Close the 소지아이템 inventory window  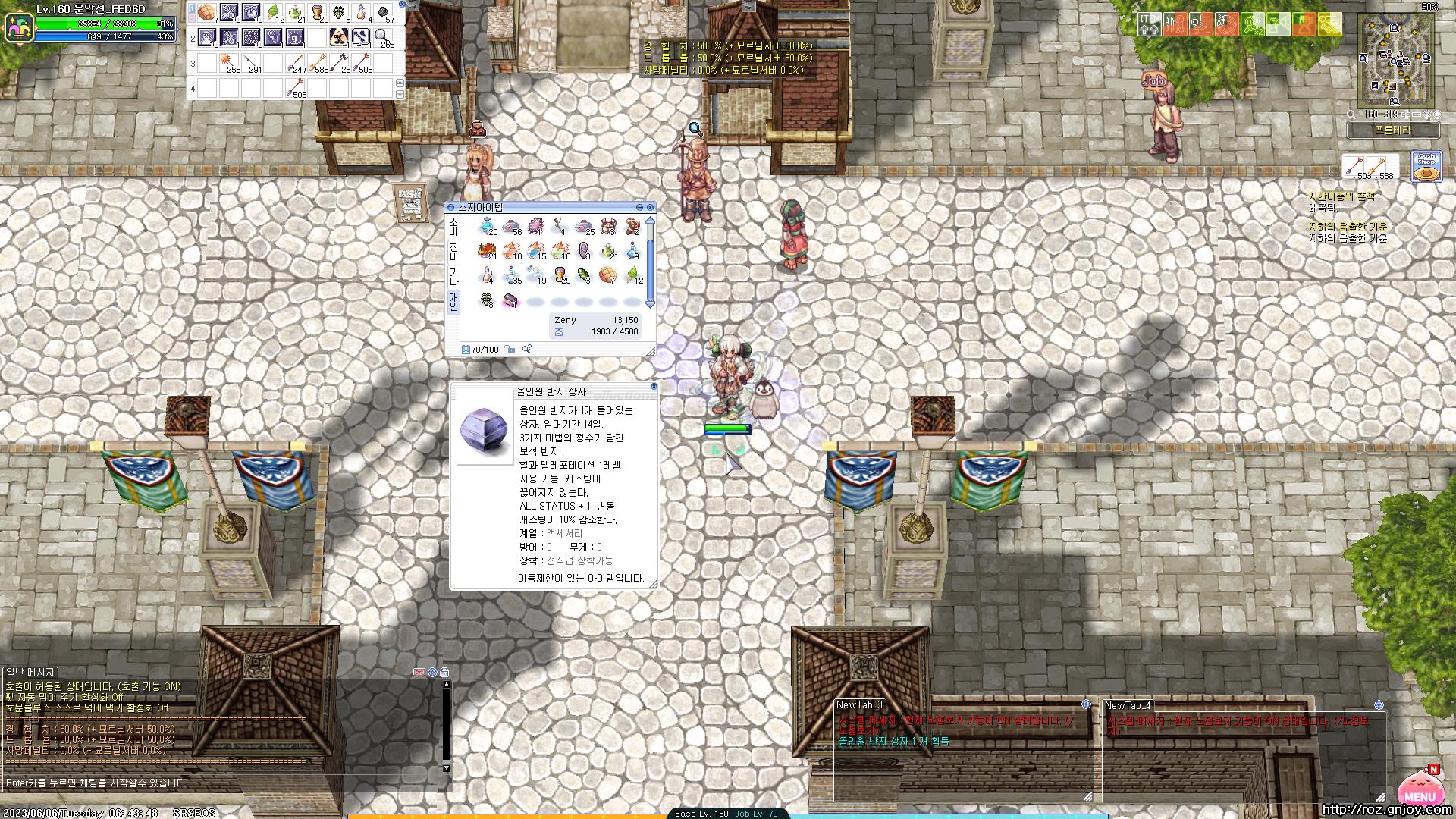point(651,207)
